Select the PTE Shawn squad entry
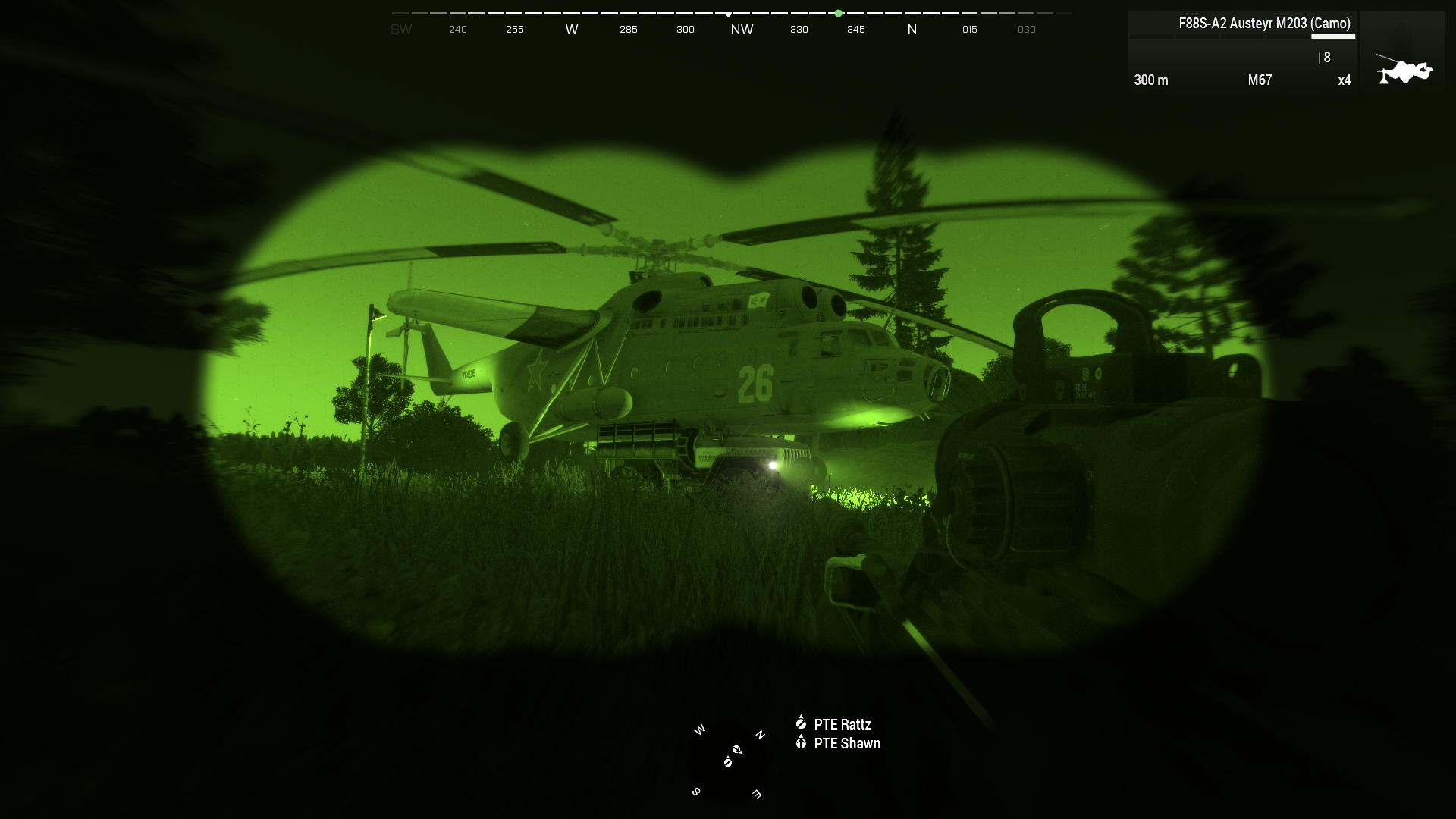This screenshot has height=819, width=1456. (x=847, y=744)
